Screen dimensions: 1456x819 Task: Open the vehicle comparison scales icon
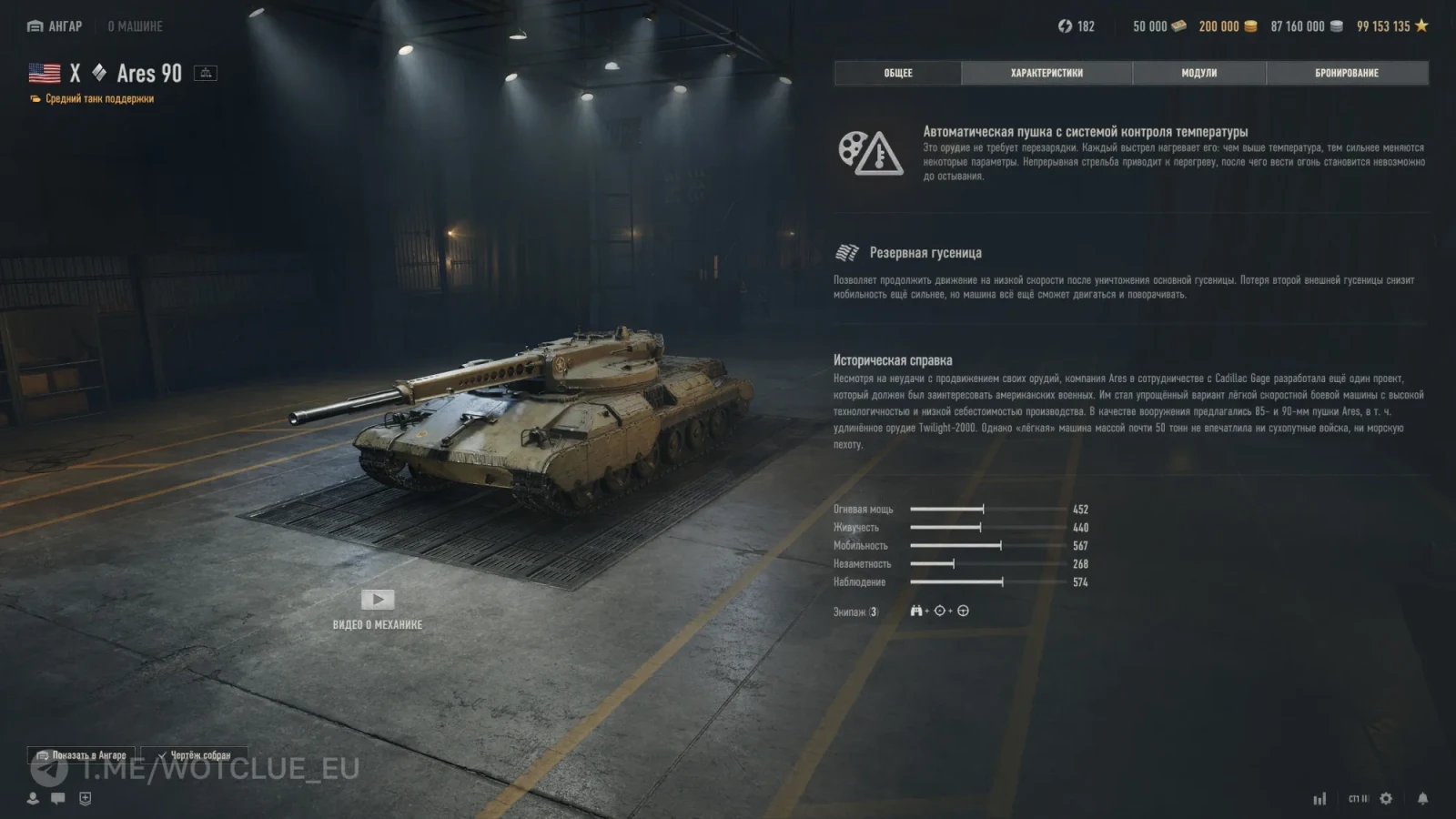pyautogui.click(x=206, y=73)
